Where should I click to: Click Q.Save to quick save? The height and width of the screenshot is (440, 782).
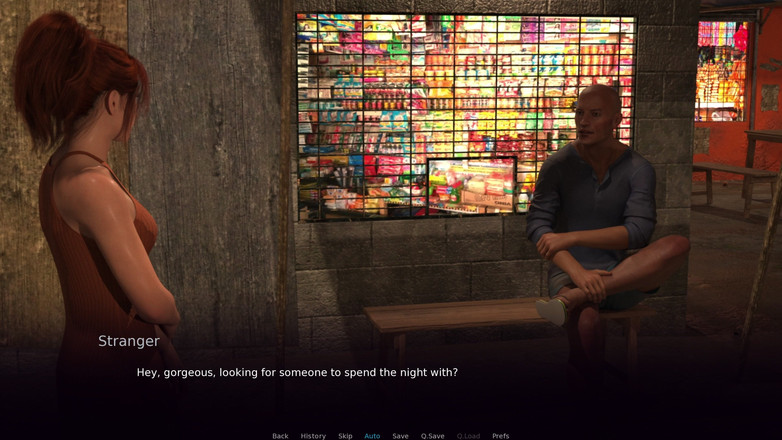(433, 436)
